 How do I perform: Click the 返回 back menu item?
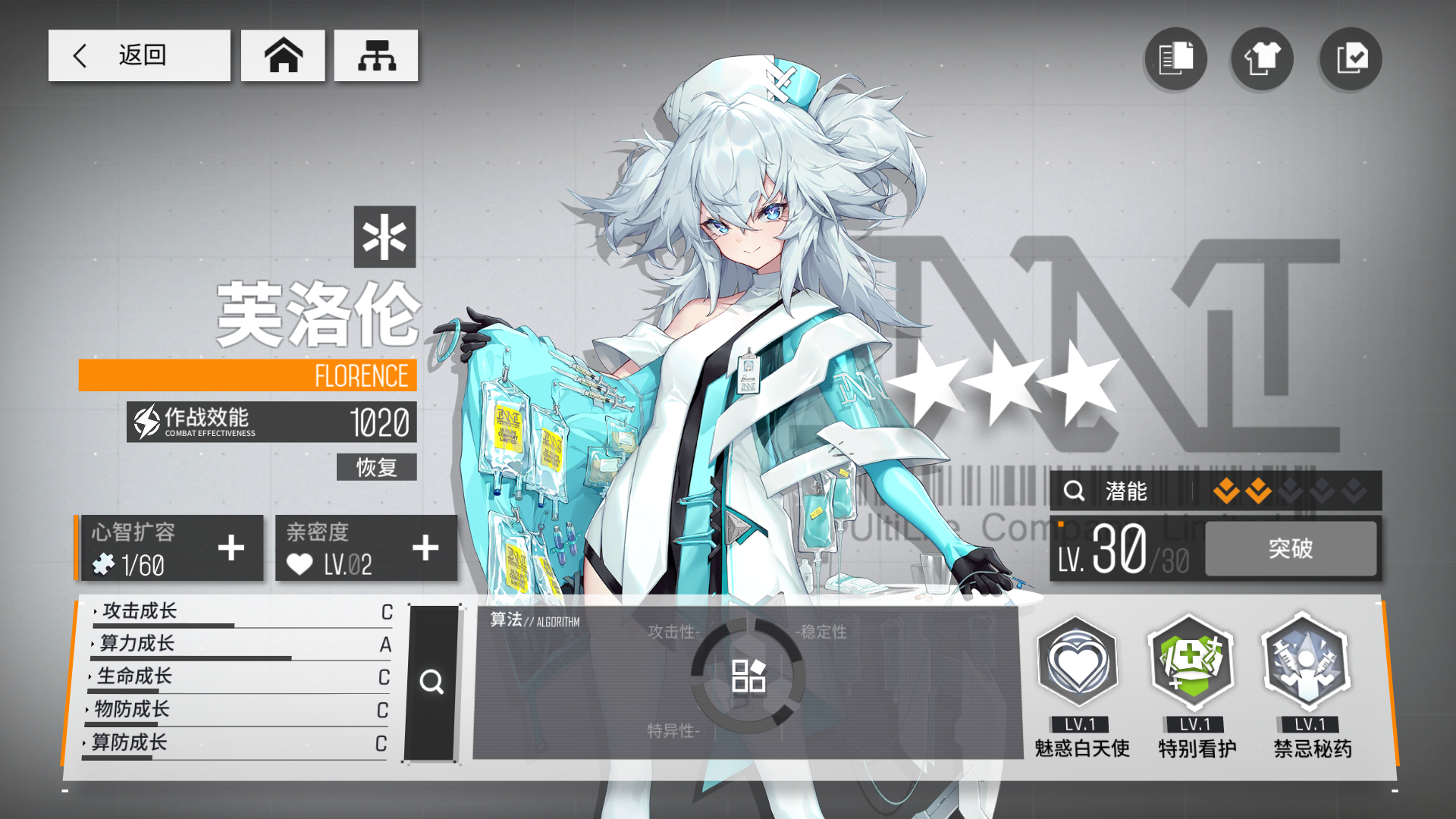[140, 55]
